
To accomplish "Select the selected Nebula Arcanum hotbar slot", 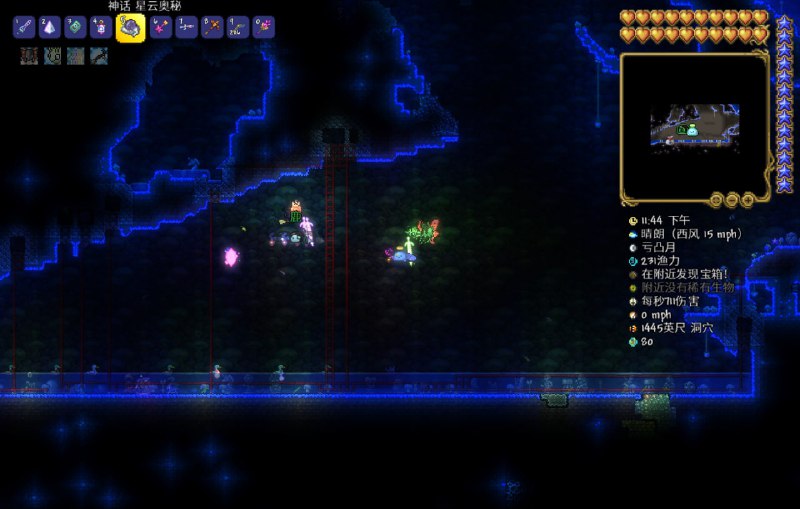I will click(x=131, y=27).
